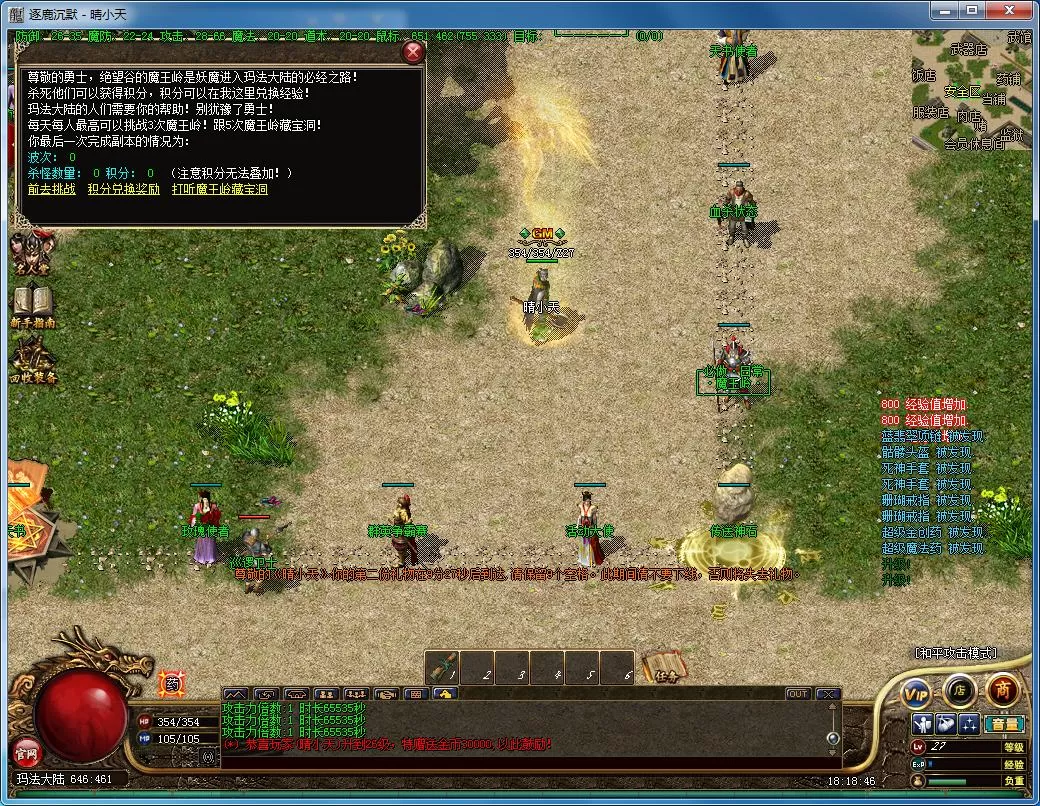The height and width of the screenshot is (806, 1040).
Task: Open the 官网 official website button
Action: [24, 749]
